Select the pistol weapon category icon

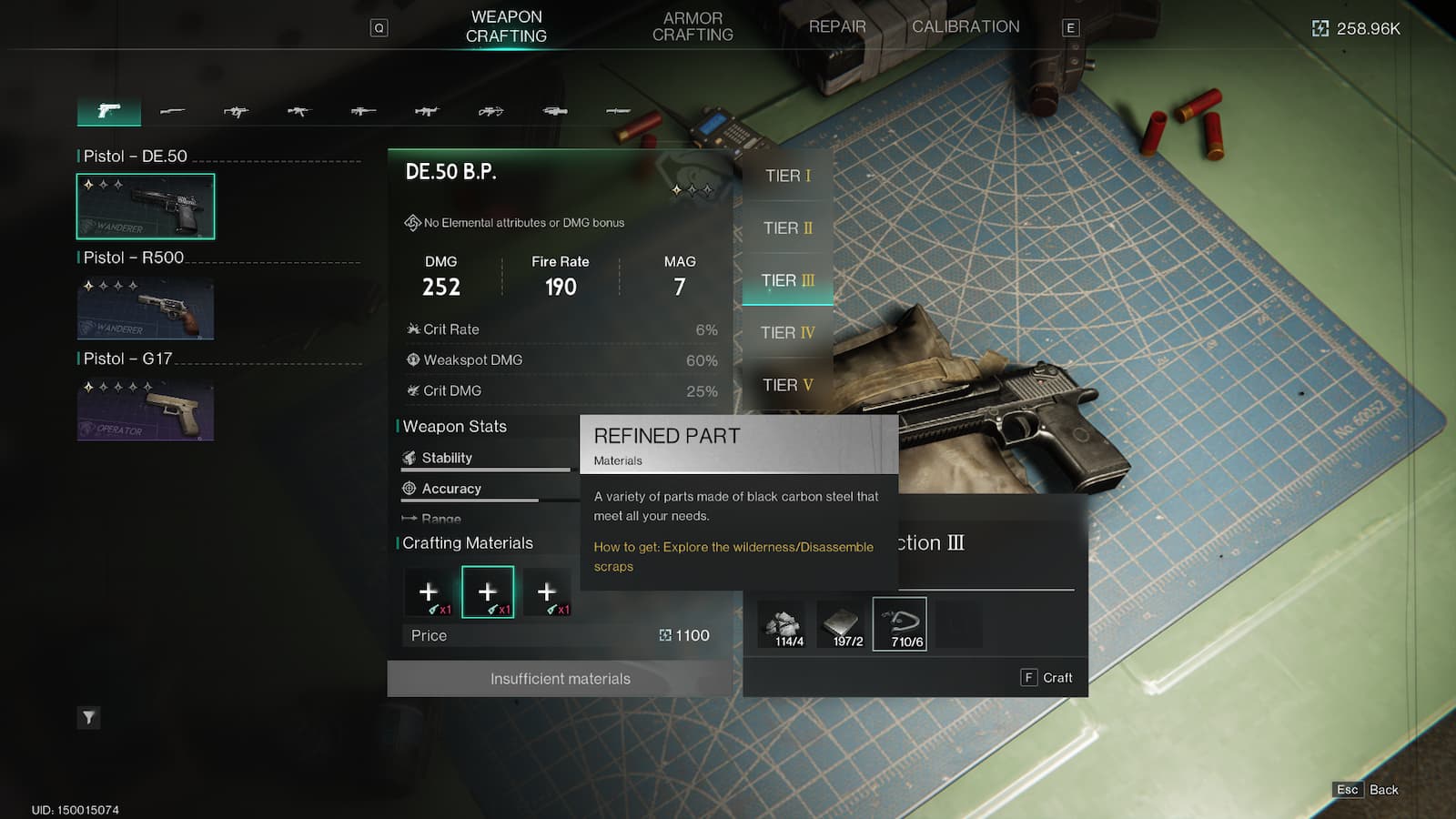coord(108,111)
